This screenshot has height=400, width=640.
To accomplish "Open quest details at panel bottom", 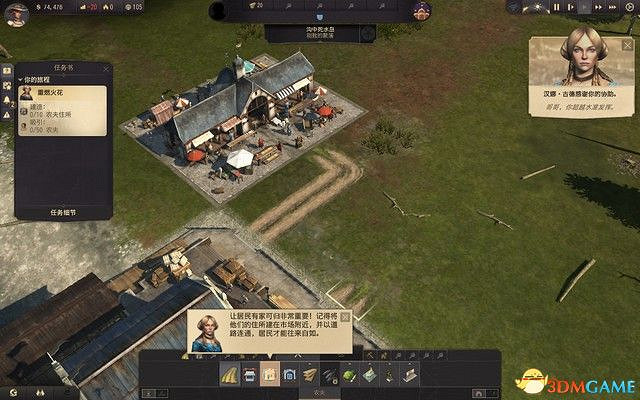I will tap(62, 212).
